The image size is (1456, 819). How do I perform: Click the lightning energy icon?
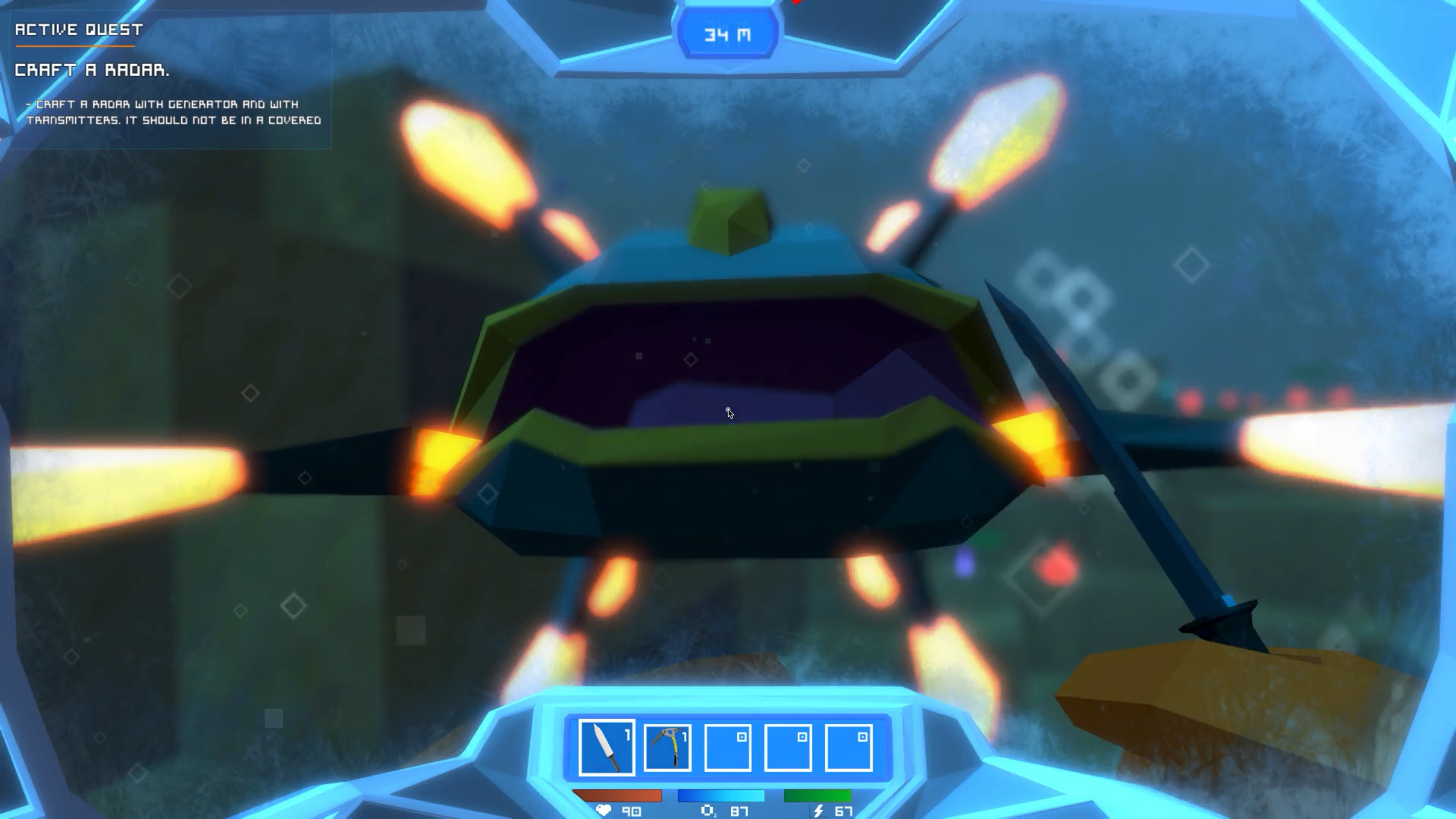pyautogui.click(x=817, y=811)
